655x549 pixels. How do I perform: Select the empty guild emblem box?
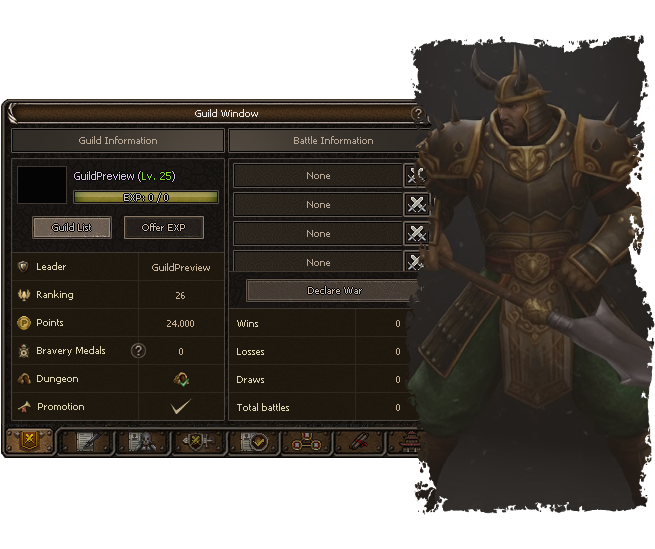pos(42,186)
